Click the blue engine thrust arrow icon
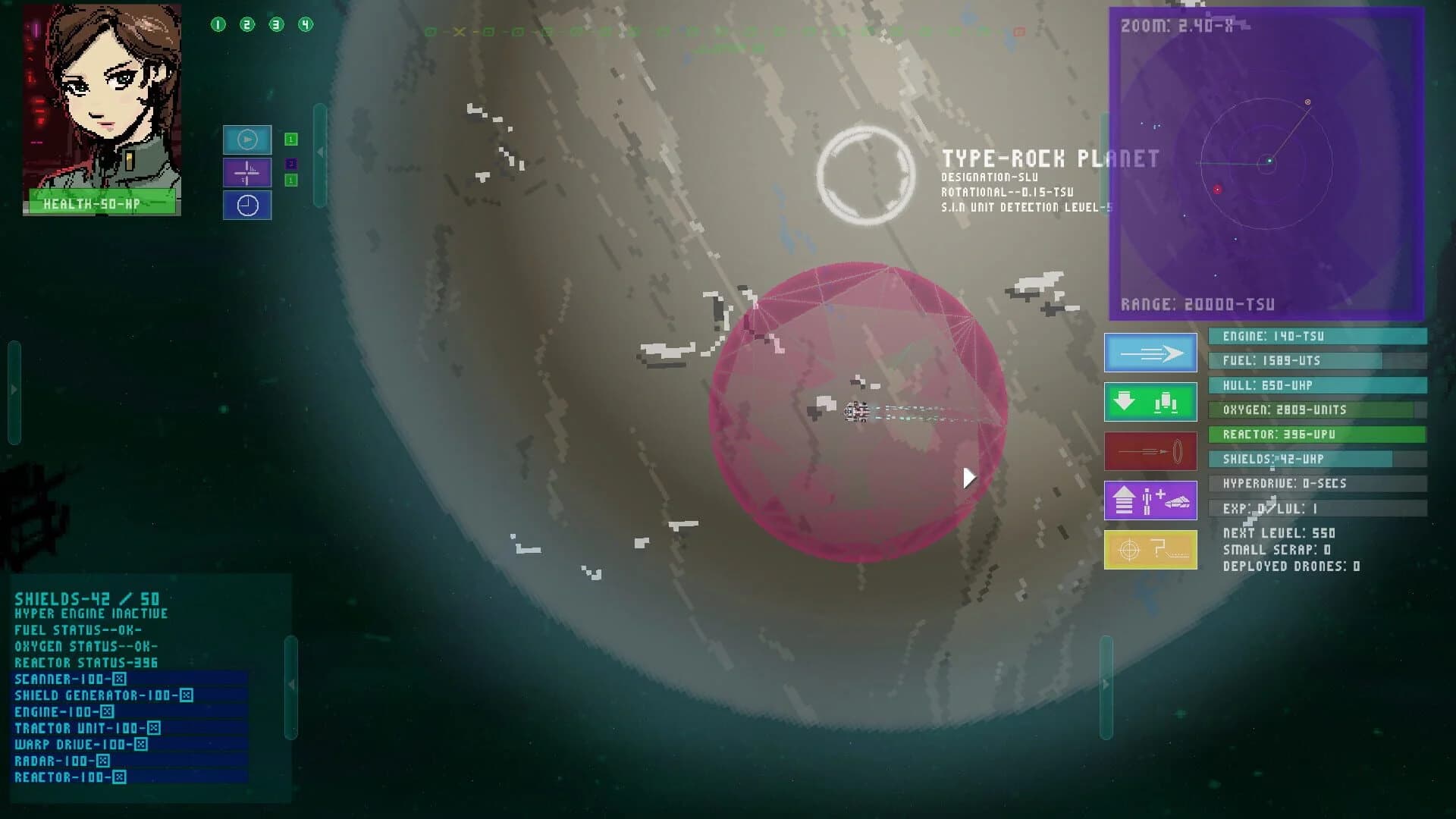Image resolution: width=1456 pixels, height=819 pixels. coord(1150,353)
